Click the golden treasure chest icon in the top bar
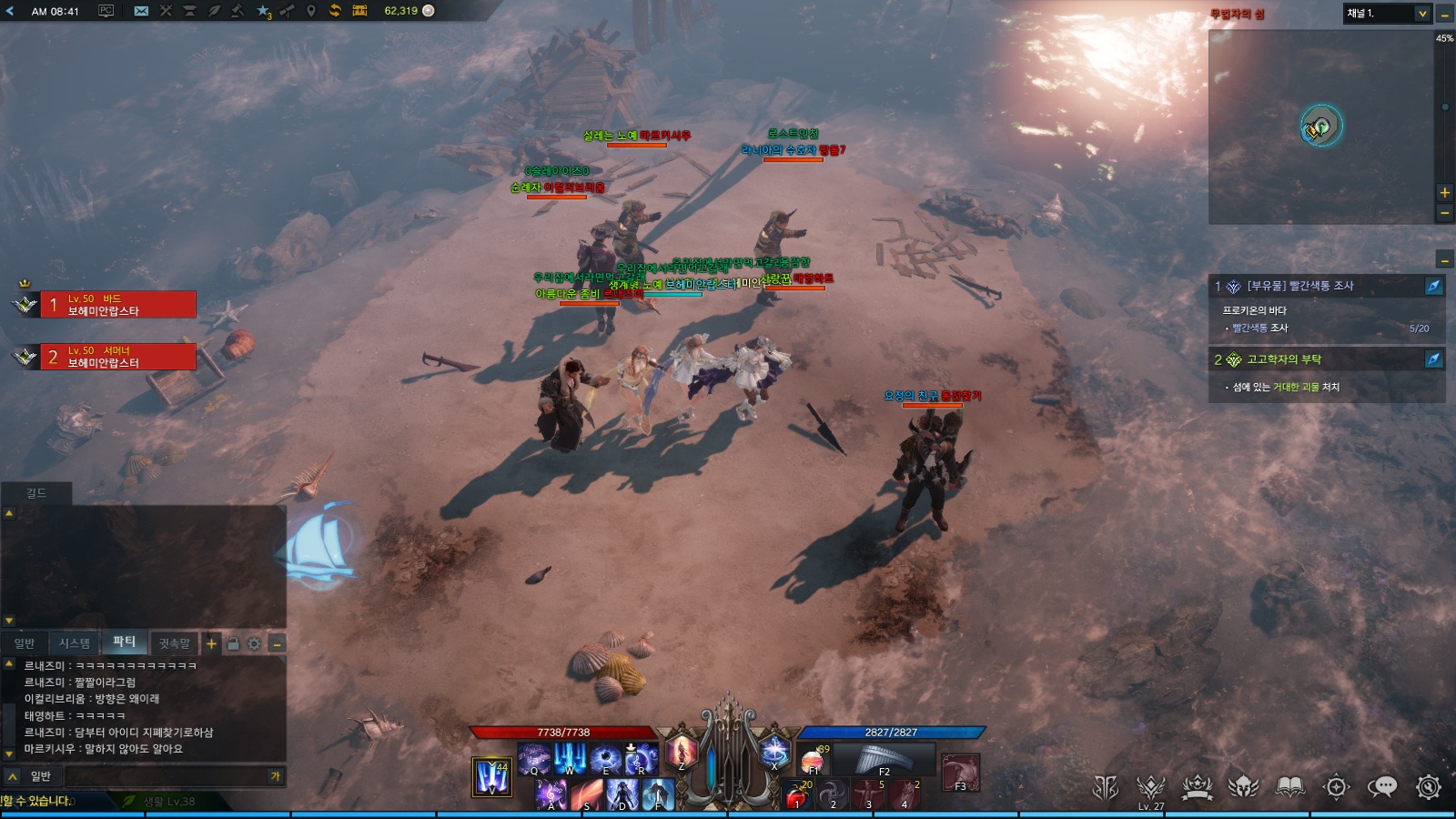Viewport: 1456px width, 819px height. [x=359, y=11]
